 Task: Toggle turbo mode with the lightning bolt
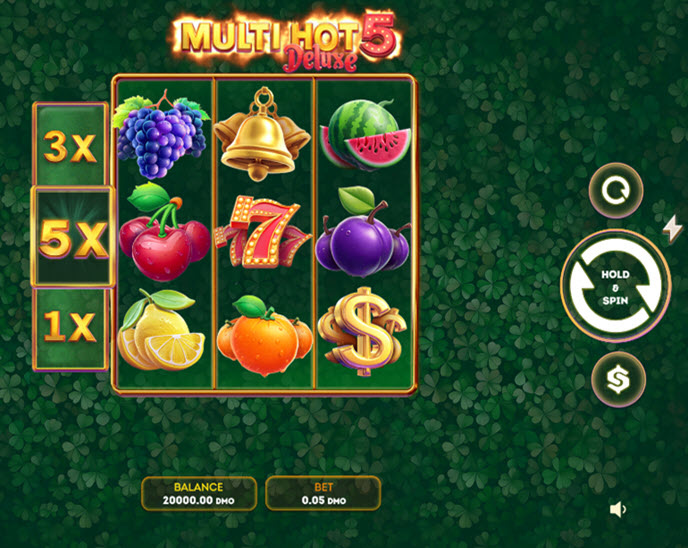coord(673,228)
